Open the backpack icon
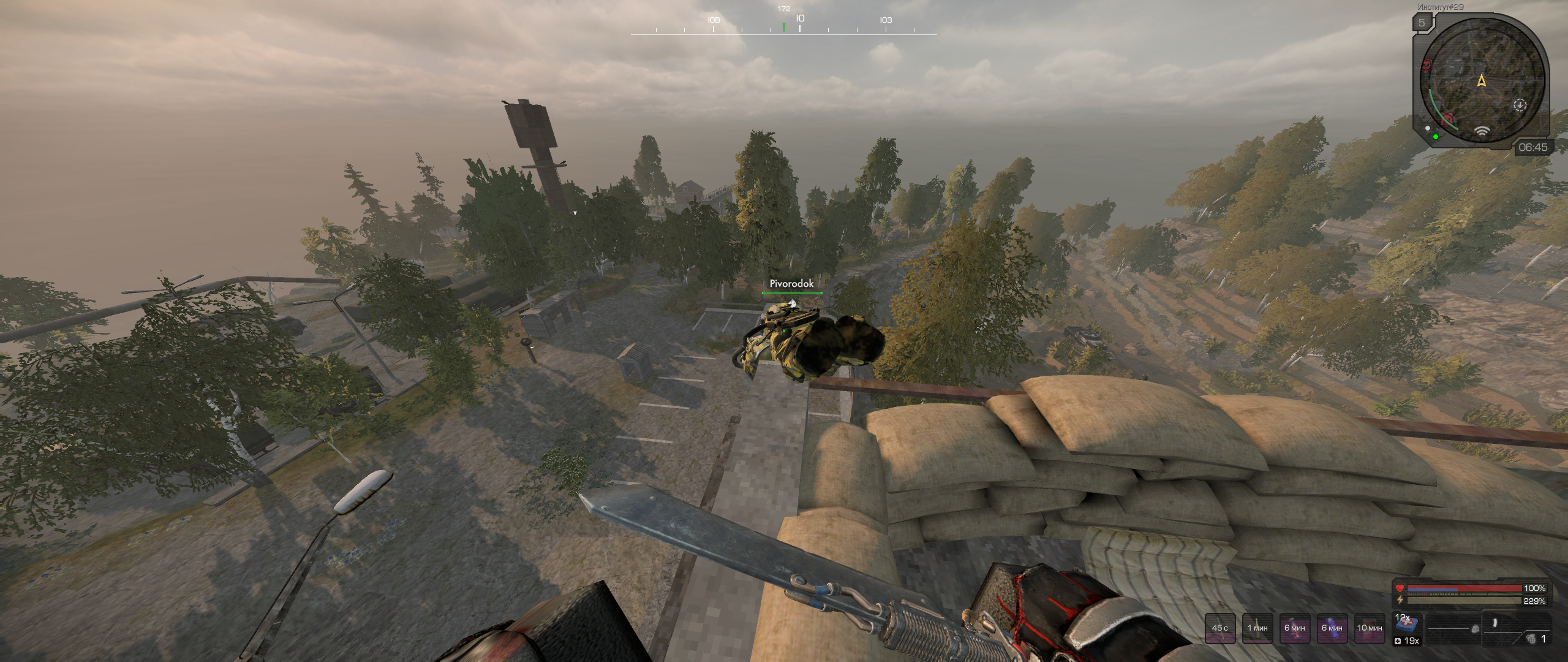1568x662 pixels. click(1476, 629)
